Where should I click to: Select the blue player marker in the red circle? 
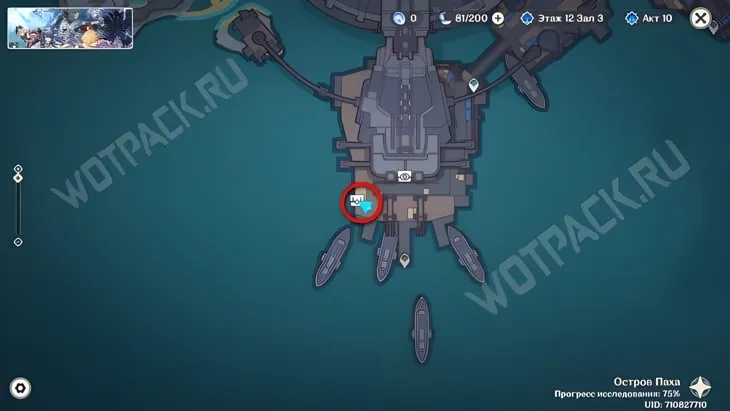[366, 205]
